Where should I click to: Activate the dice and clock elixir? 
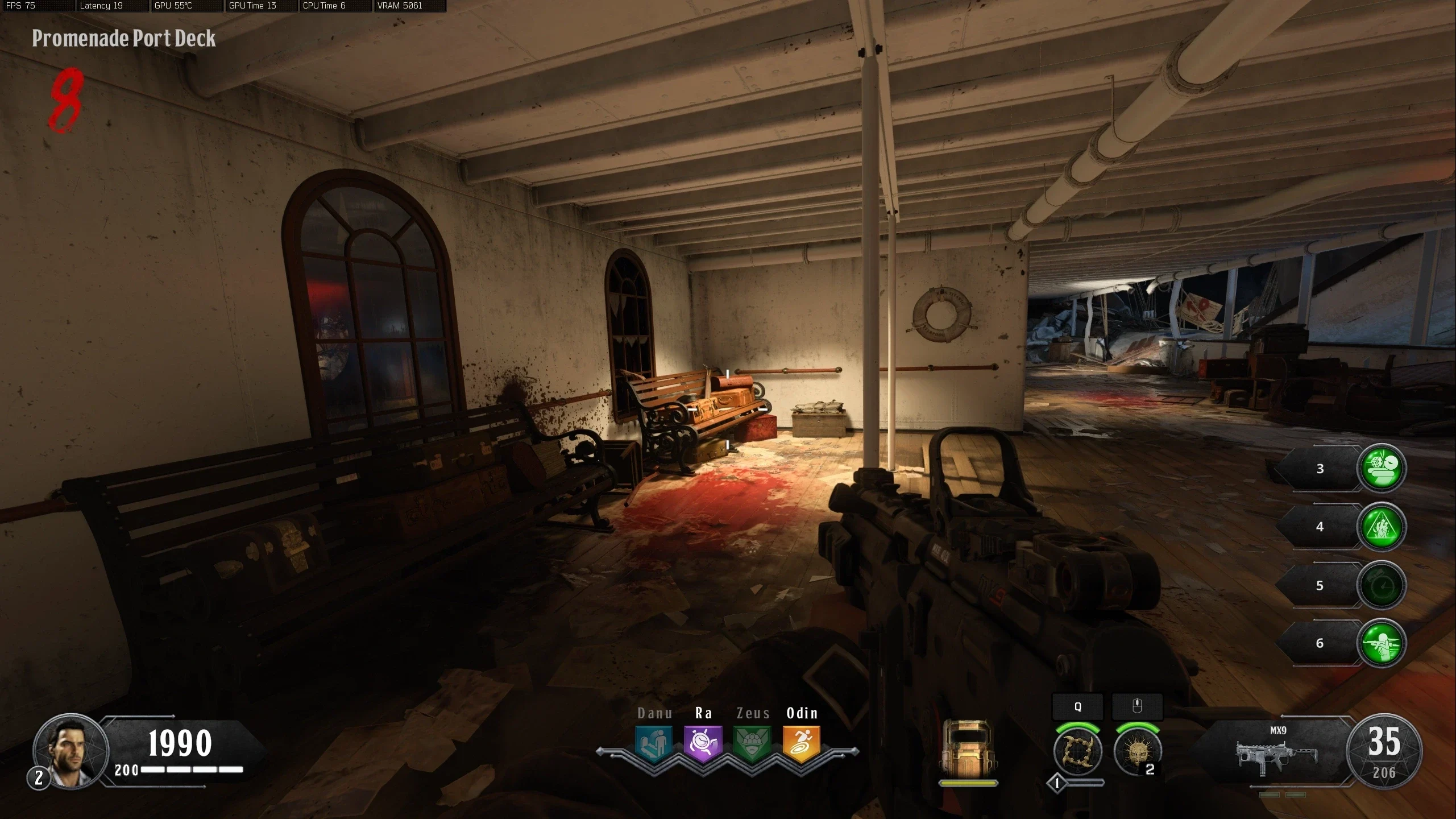(1381, 468)
